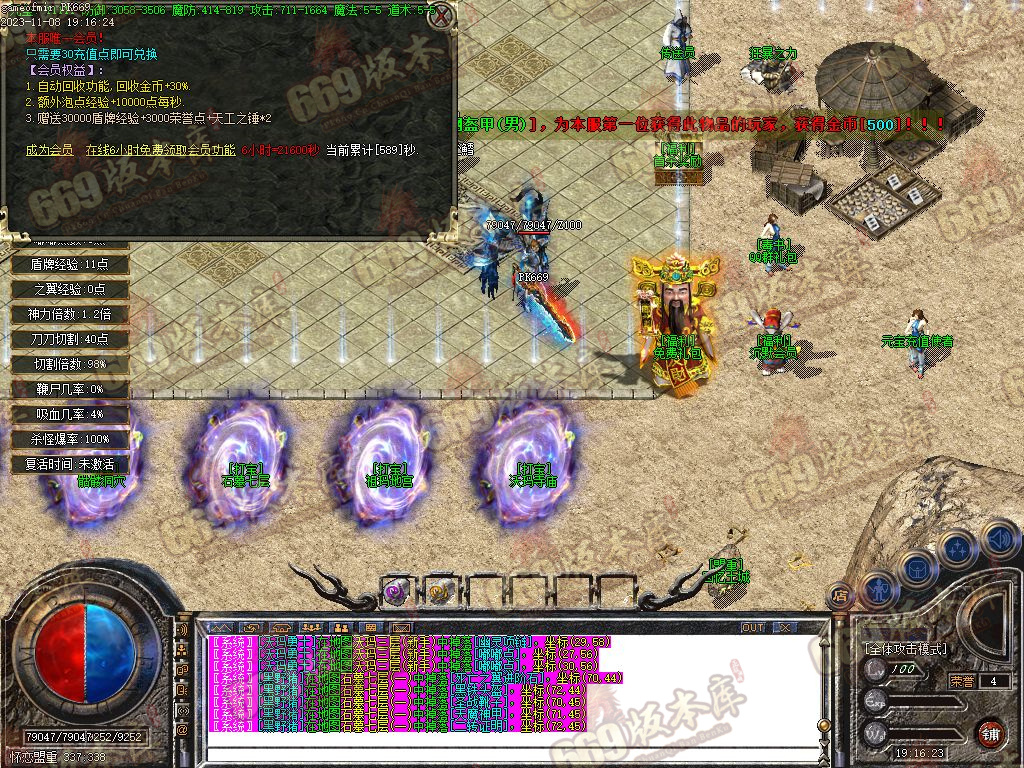Click the group members icon above chat
The height and width of the screenshot is (768, 1024).
[x=310, y=628]
